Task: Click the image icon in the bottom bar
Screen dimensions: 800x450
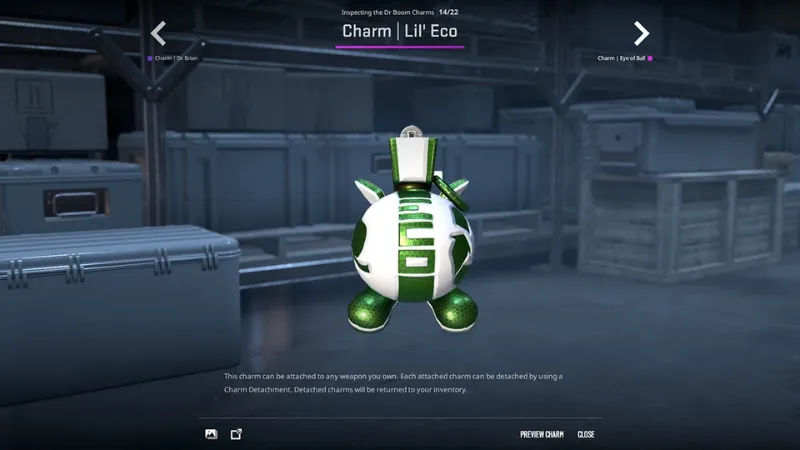Action: tap(211, 434)
